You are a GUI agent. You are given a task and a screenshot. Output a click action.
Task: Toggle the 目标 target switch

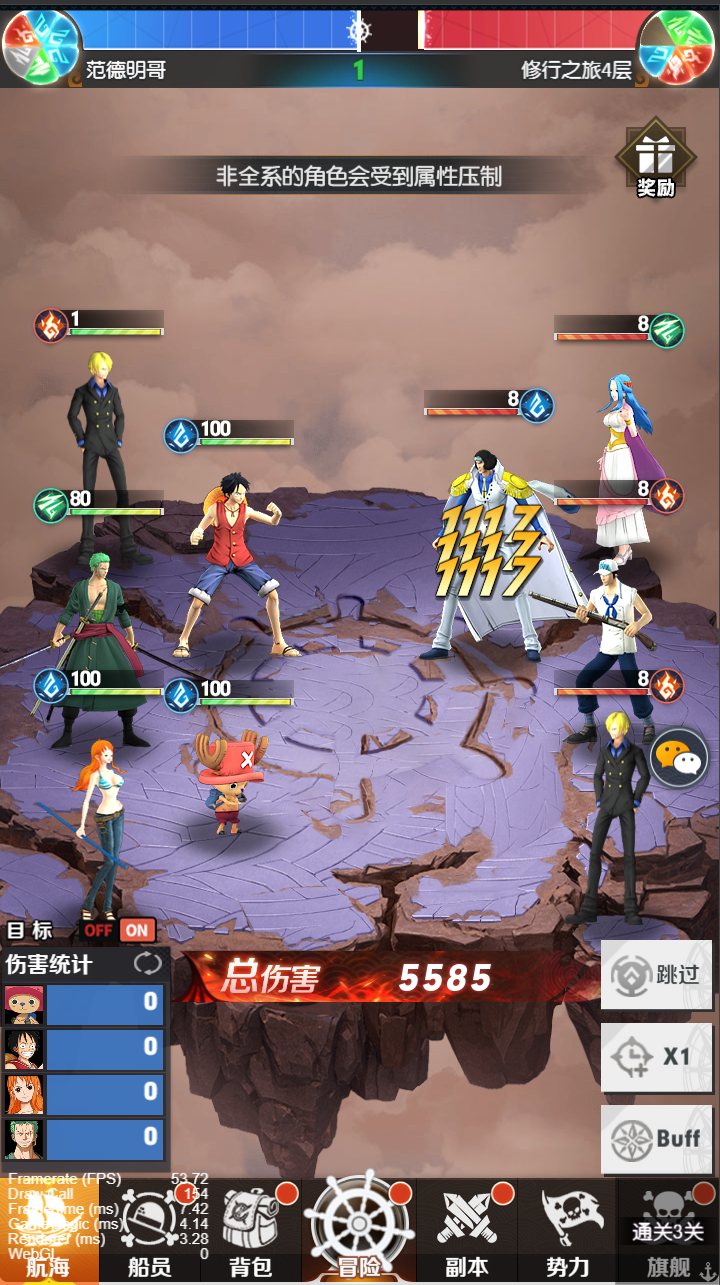click(119, 930)
